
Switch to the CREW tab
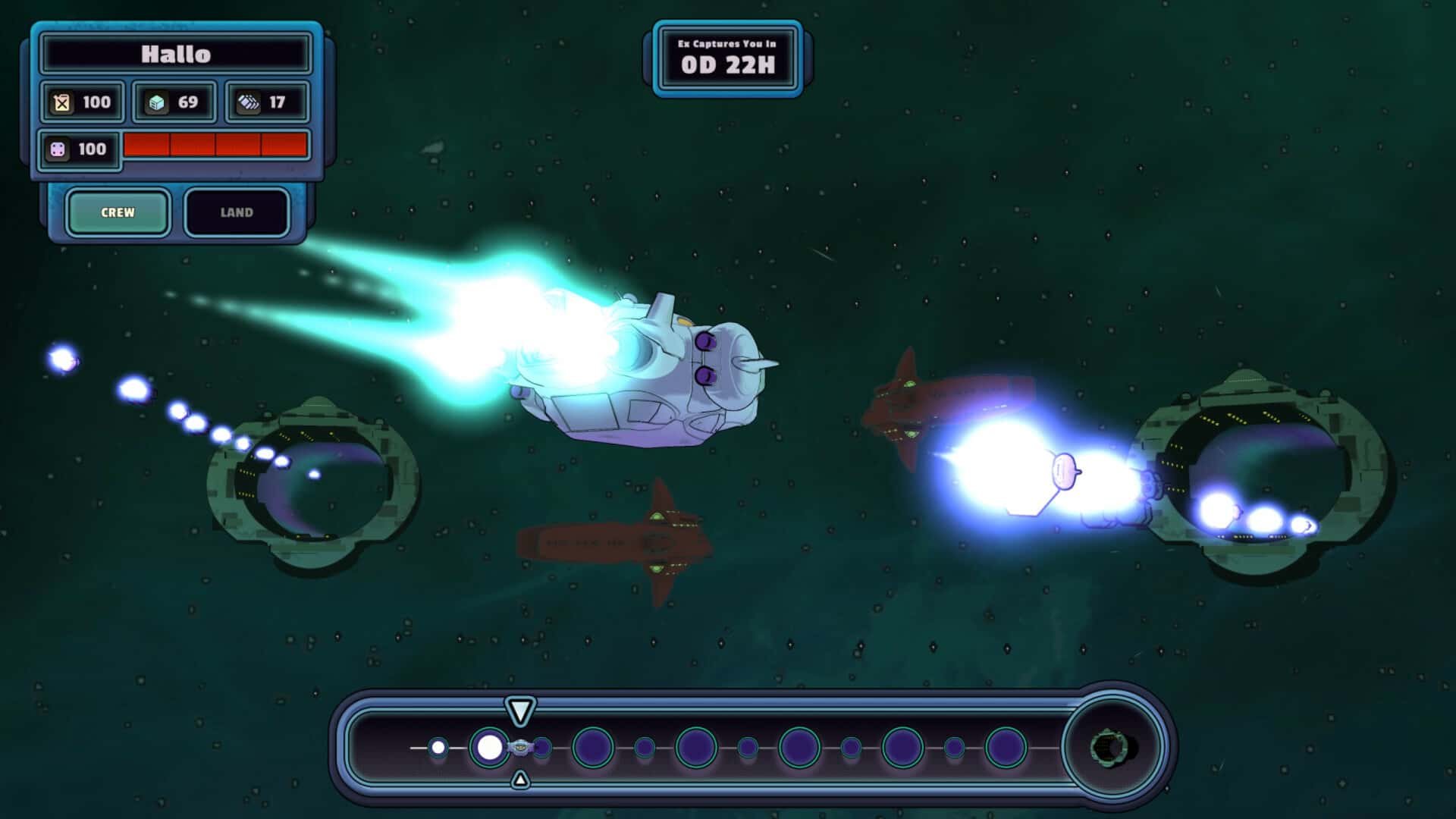[x=118, y=212]
